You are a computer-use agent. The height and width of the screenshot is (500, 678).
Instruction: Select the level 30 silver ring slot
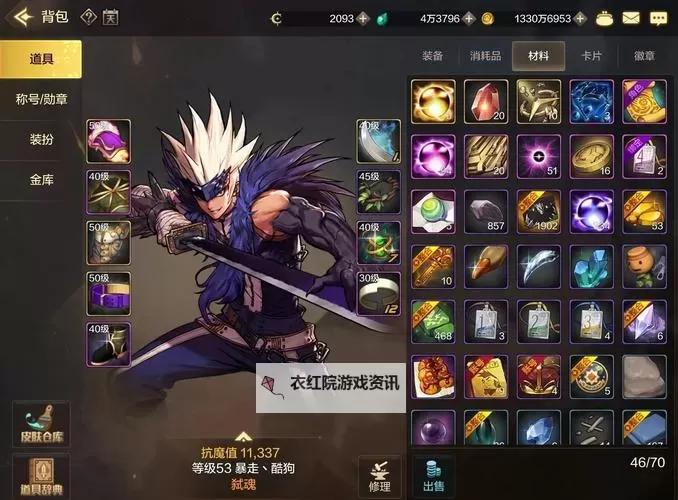(379, 292)
